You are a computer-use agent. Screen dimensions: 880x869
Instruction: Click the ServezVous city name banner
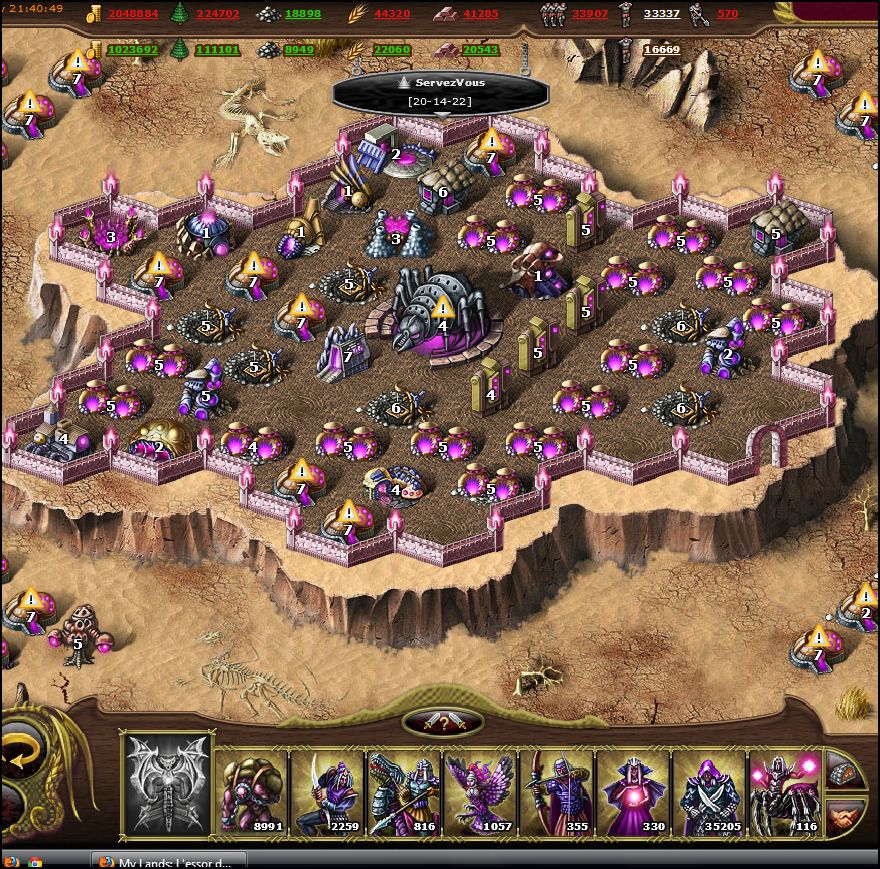[x=440, y=92]
